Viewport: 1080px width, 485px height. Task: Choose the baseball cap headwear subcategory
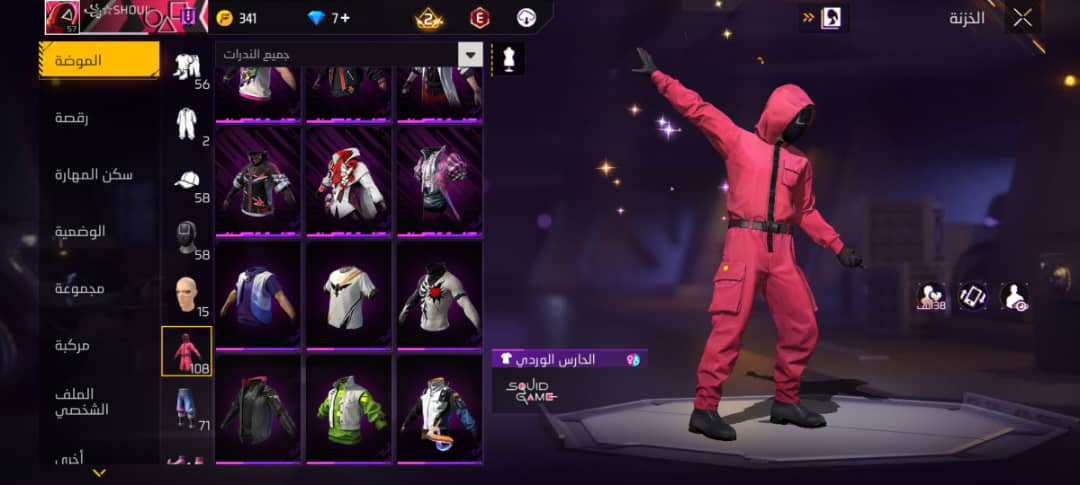tap(187, 180)
